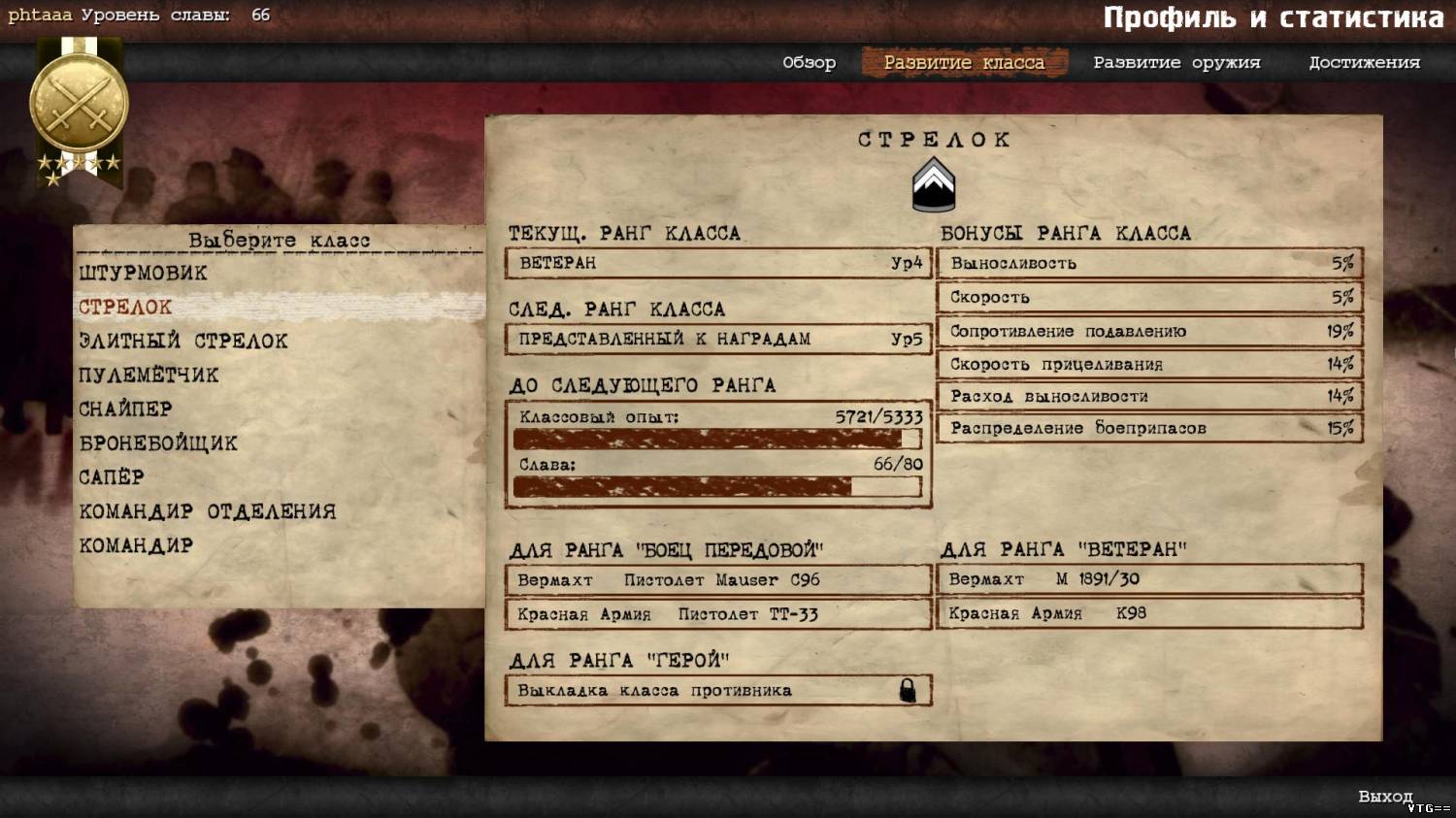
Task: Click the Выход exit button
Action: coord(1385,797)
